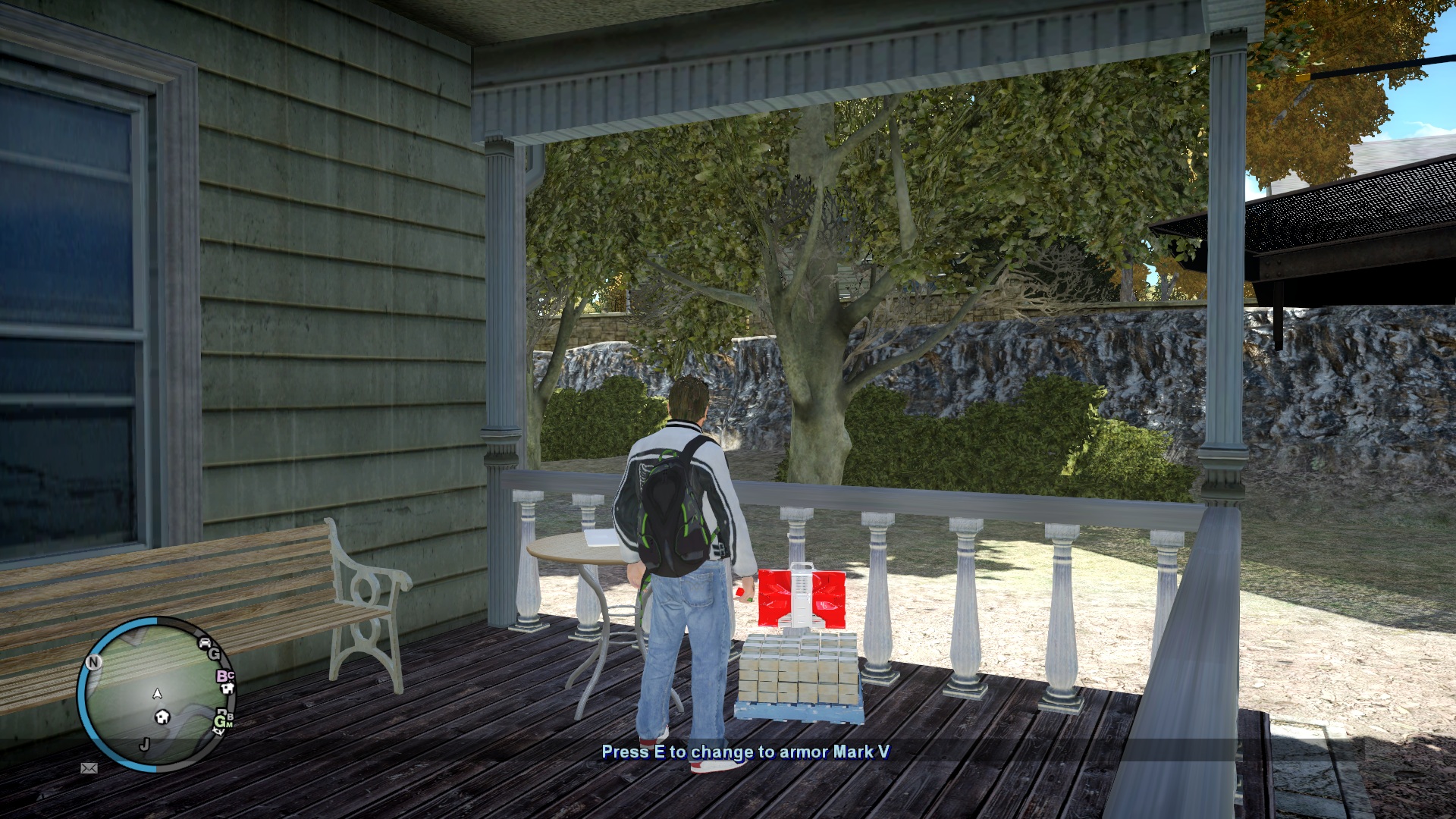This screenshot has width=1456, height=819.
Task: Select the safehouse marker on the radar
Action: point(162,717)
